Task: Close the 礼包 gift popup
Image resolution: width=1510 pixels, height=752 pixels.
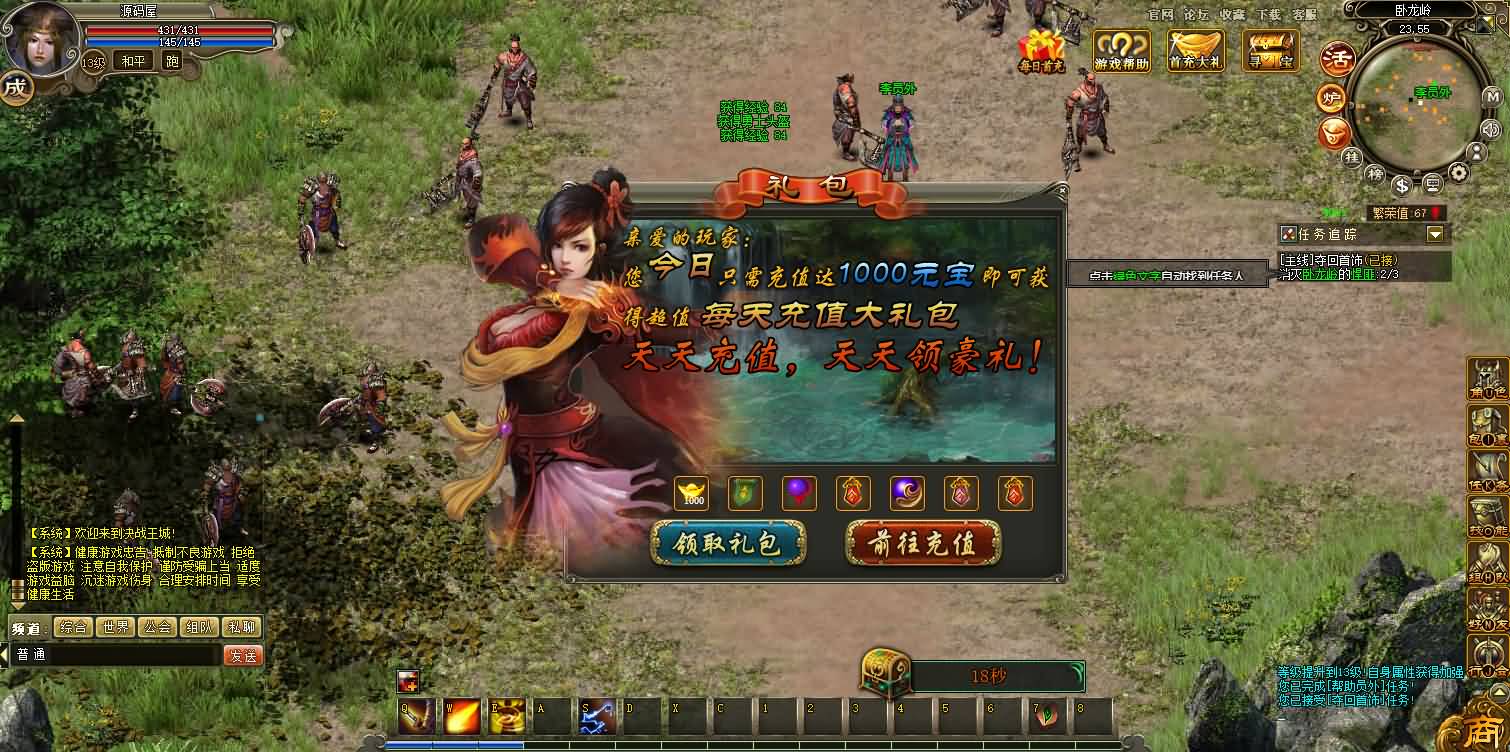Action: tap(1062, 189)
